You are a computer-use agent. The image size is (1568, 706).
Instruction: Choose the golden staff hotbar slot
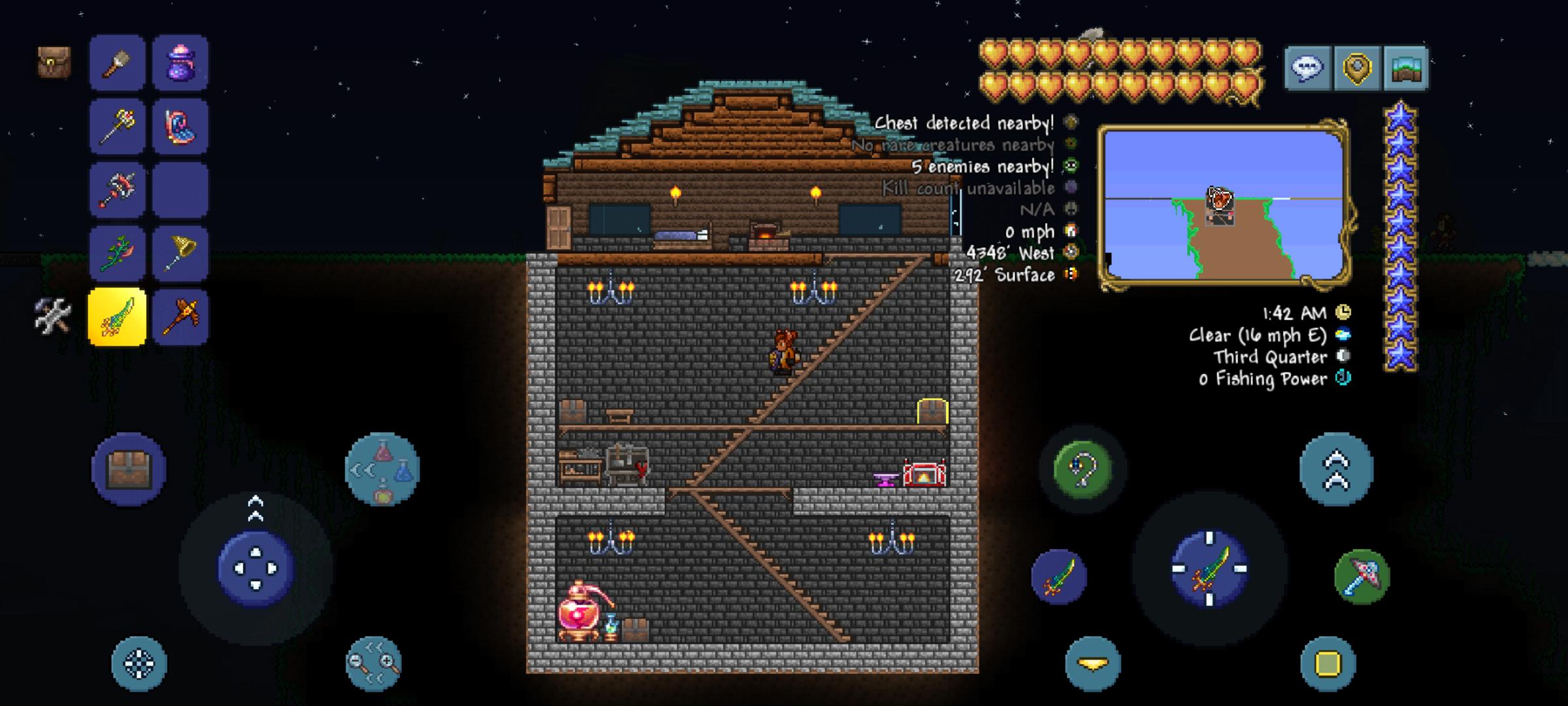[117, 126]
